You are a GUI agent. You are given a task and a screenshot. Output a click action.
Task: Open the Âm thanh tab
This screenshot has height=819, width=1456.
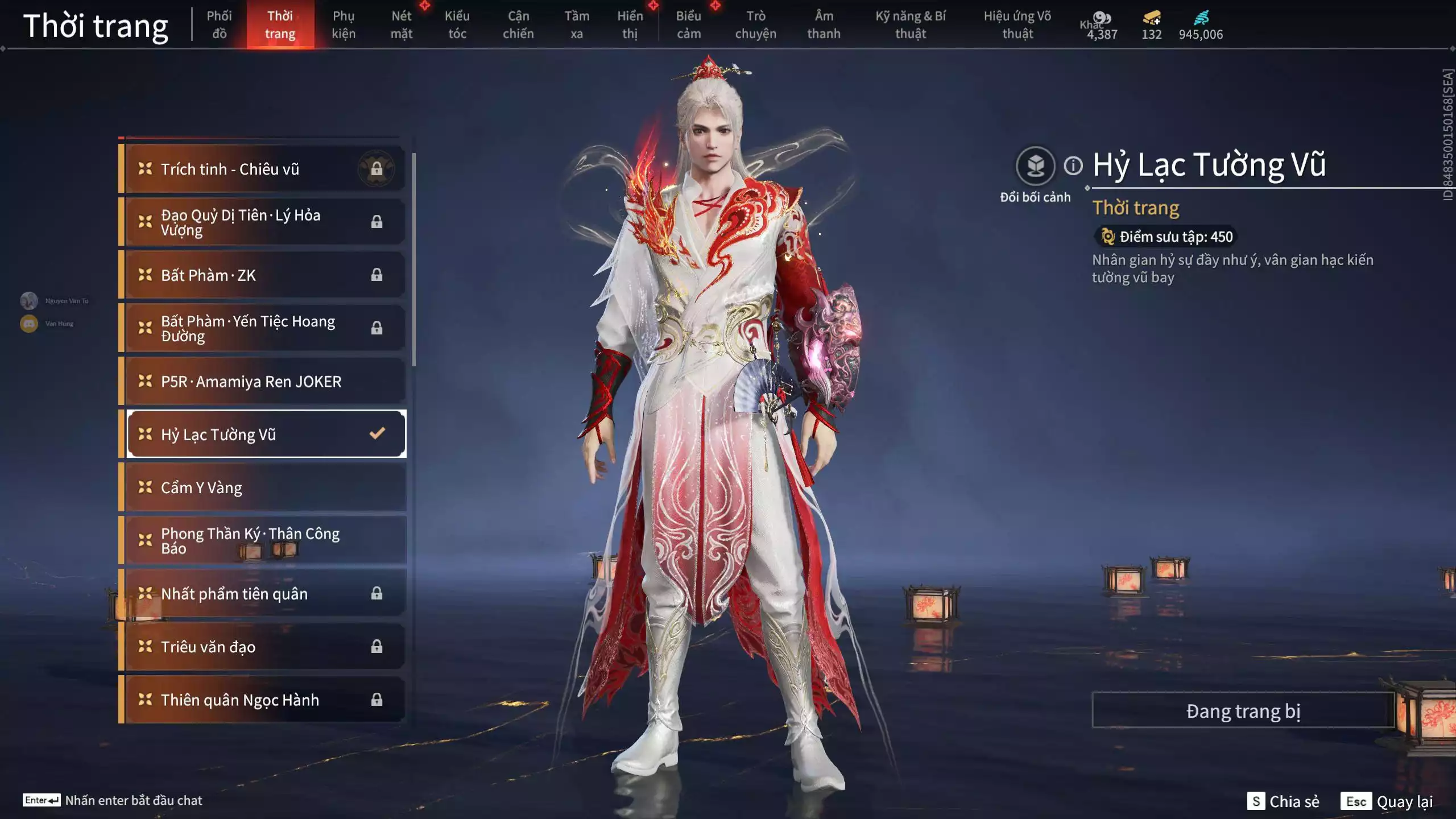click(824, 25)
